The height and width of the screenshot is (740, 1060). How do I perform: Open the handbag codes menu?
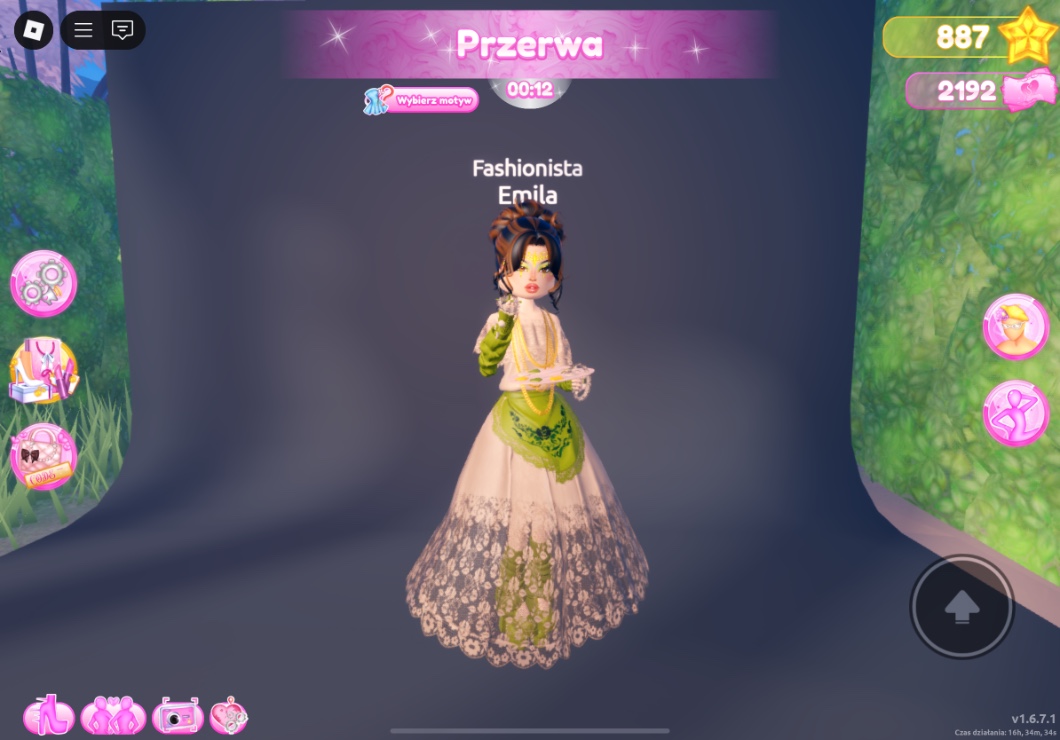(43, 457)
